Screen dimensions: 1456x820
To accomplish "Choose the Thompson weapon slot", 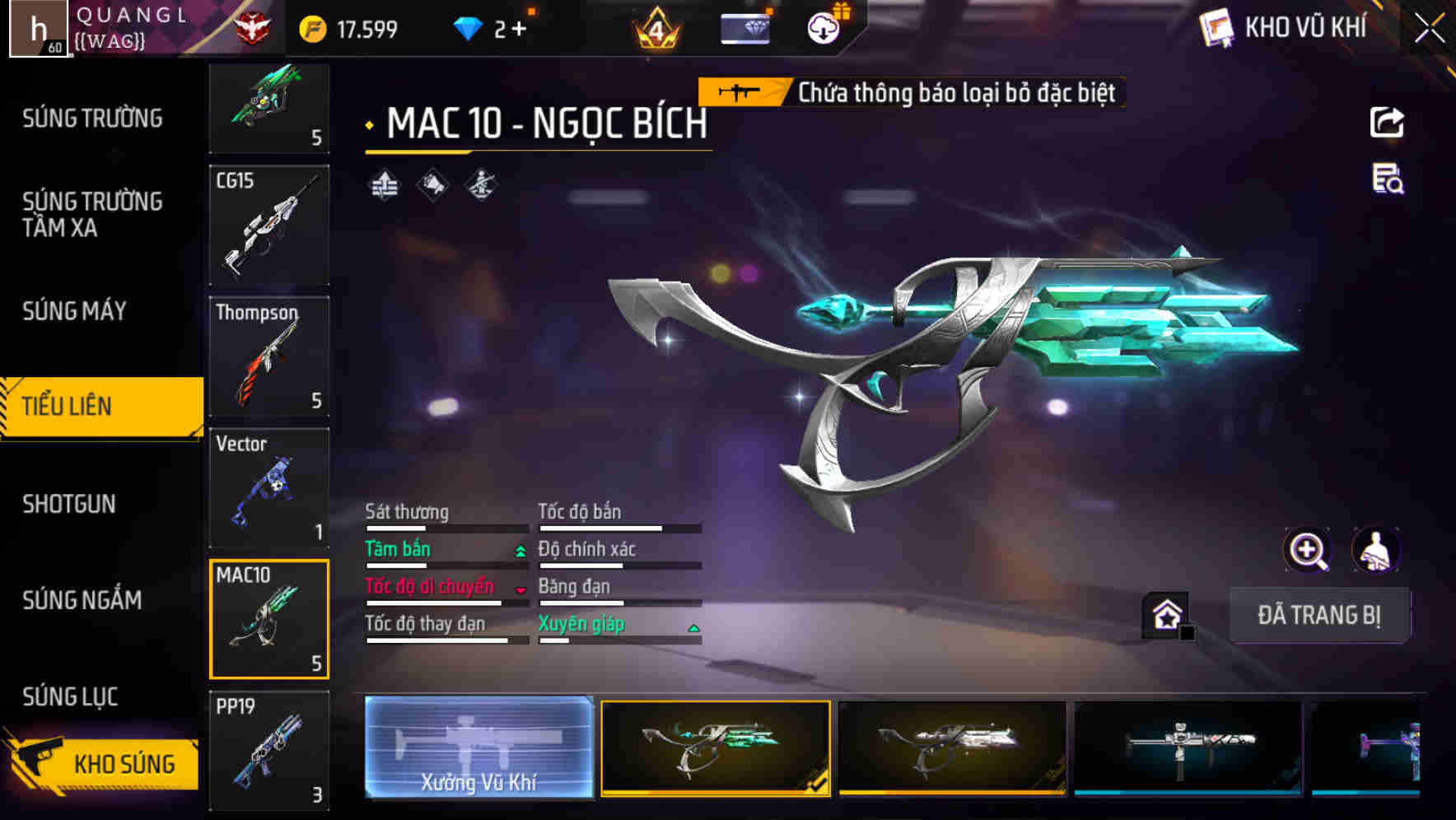I will 269,356.
